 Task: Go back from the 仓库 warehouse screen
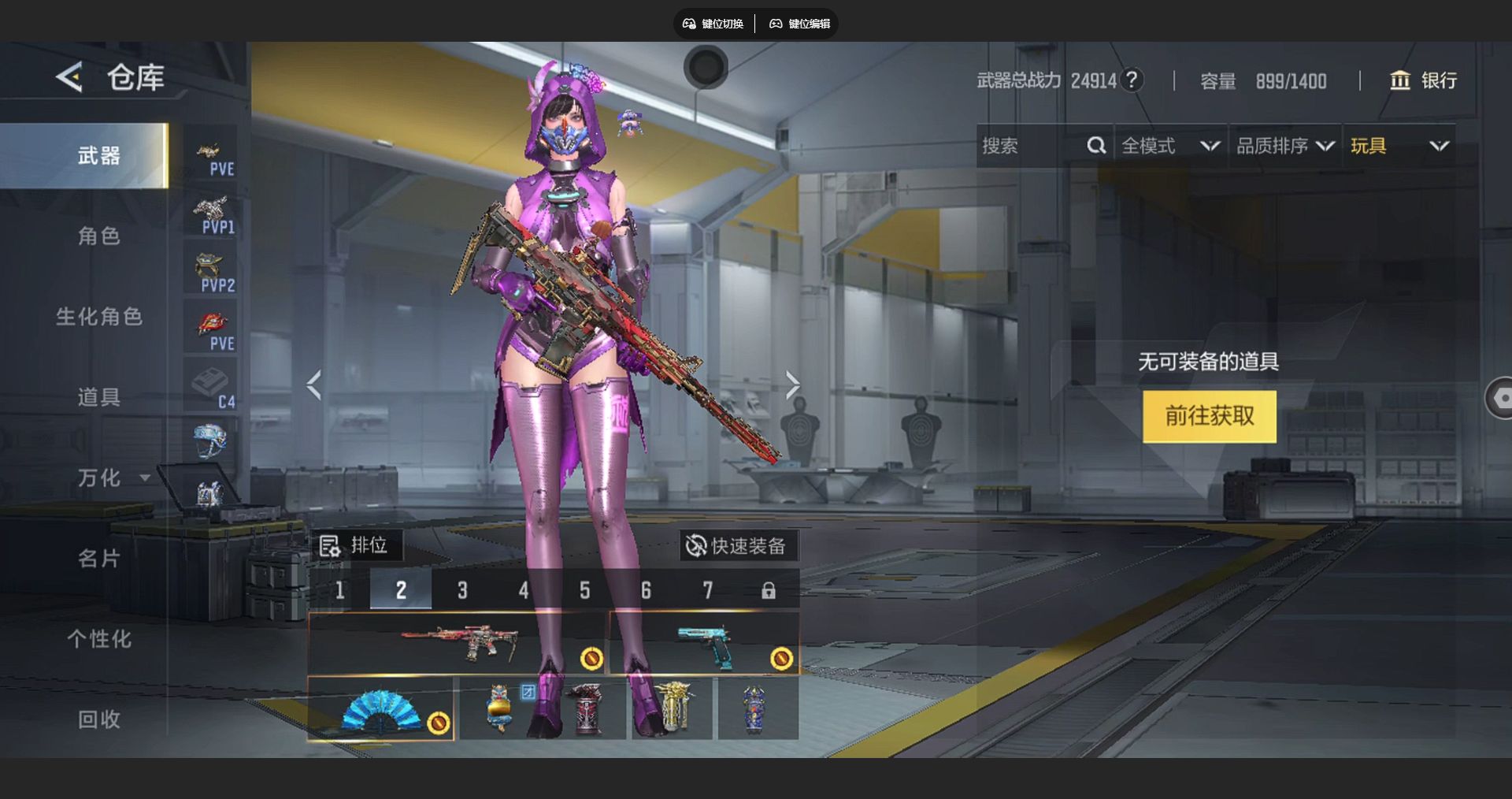(69, 77)
